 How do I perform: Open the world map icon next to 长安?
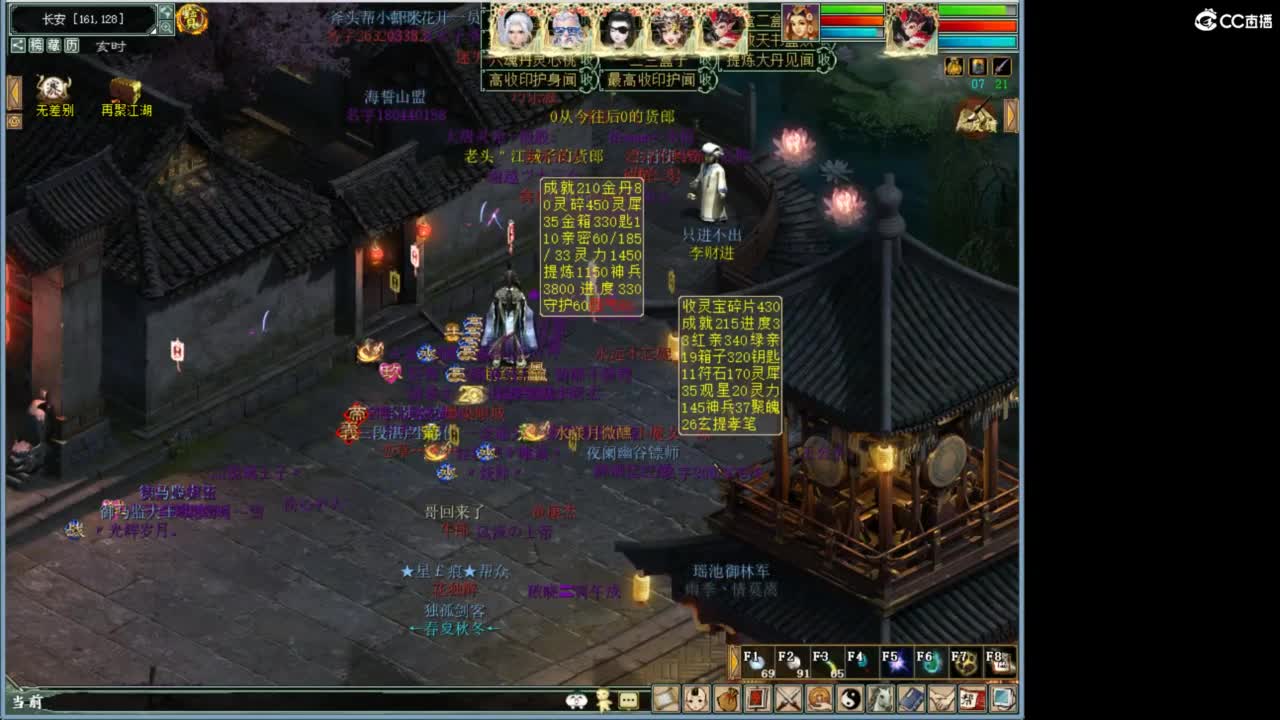(164, 13)
